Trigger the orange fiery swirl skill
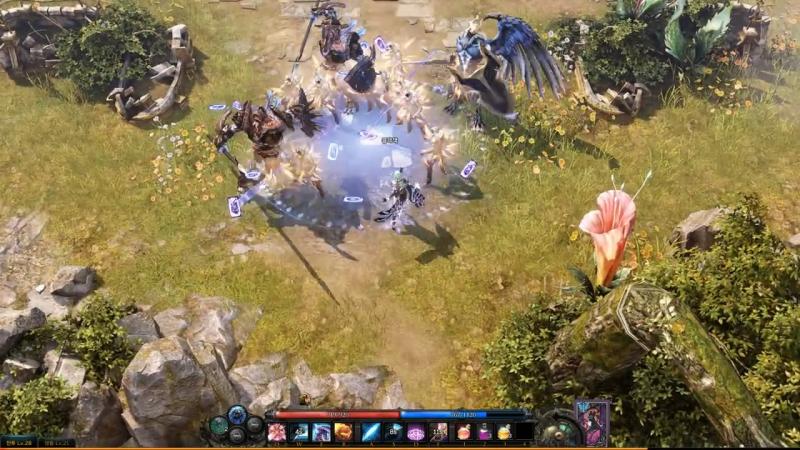The height and width of the screenshot is (450, 800). click(x=343, y=432)
